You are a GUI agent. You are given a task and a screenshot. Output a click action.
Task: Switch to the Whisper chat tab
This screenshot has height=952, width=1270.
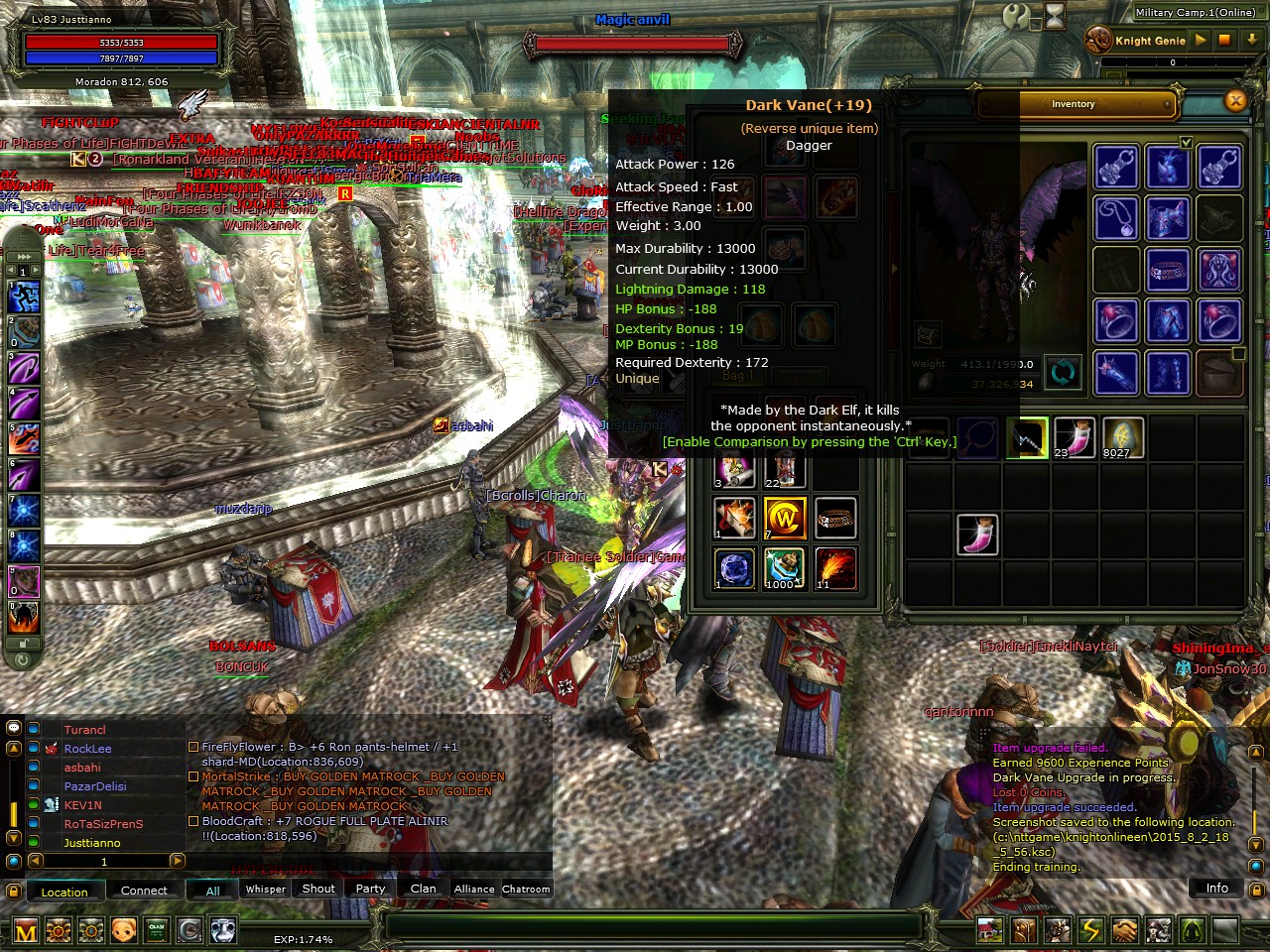tap(266, 890)
